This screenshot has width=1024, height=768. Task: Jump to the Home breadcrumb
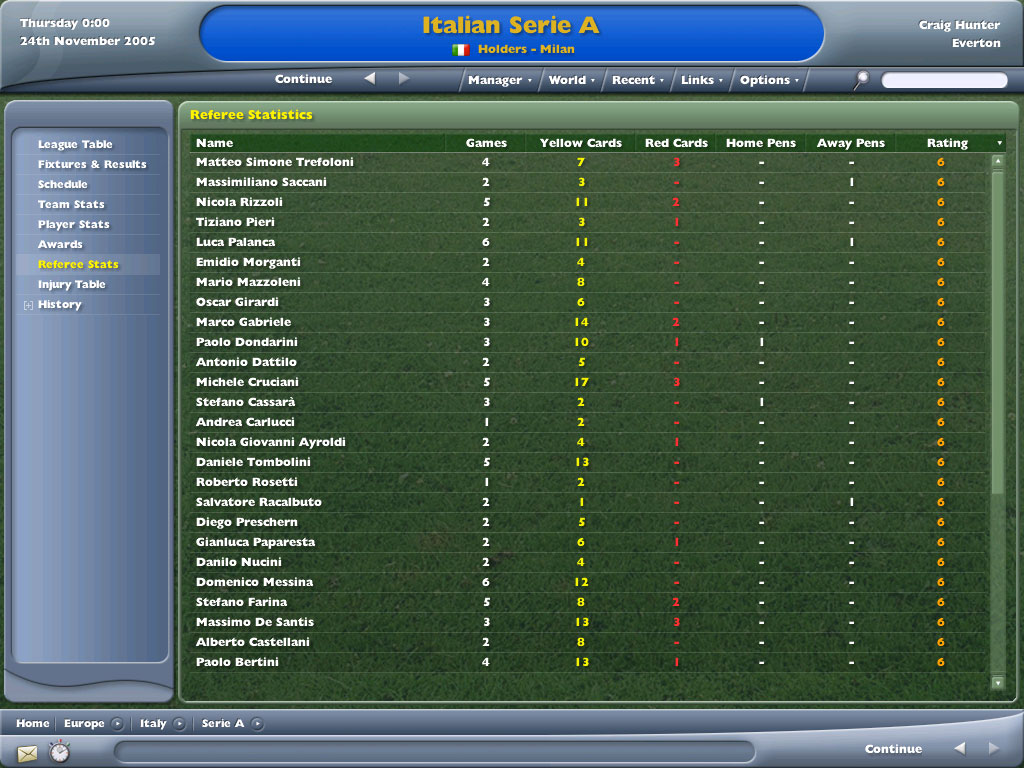[33, 724]
